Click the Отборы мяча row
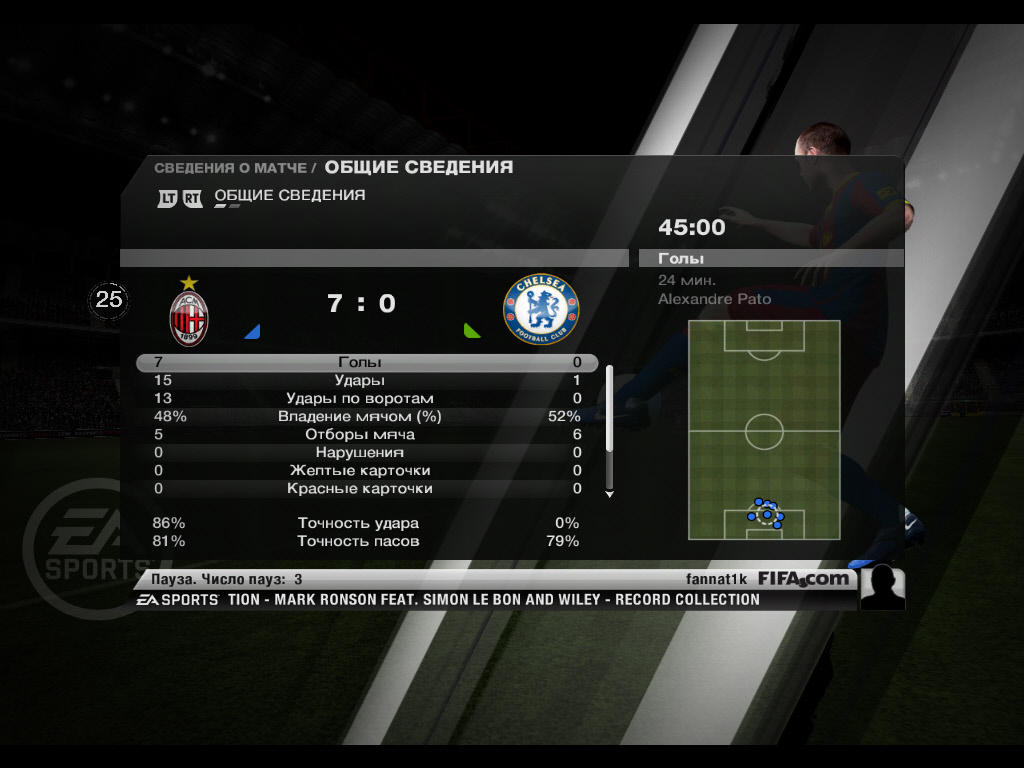1024x768 pixels. (x=366, y=435)
